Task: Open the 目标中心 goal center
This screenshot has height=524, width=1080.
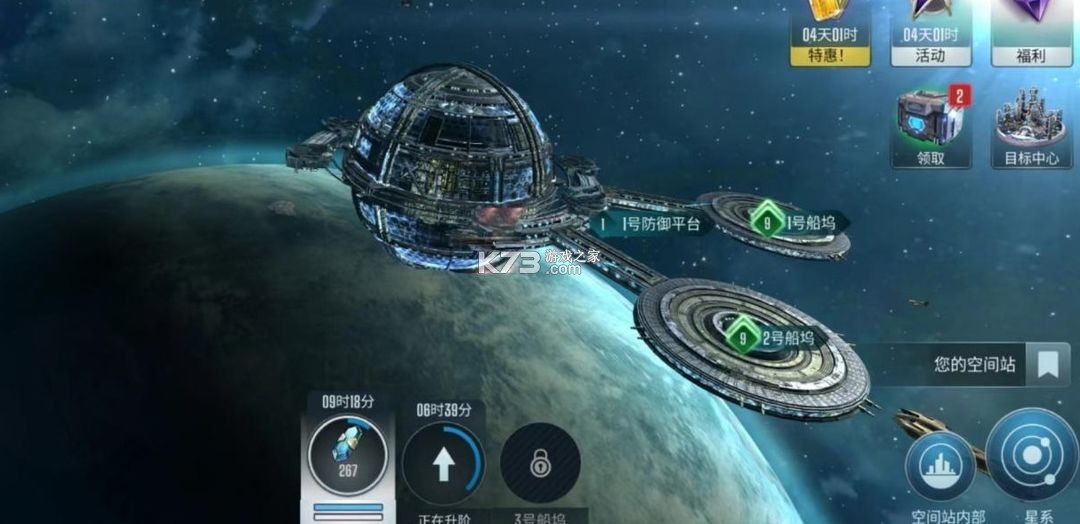Action: 1031,130
